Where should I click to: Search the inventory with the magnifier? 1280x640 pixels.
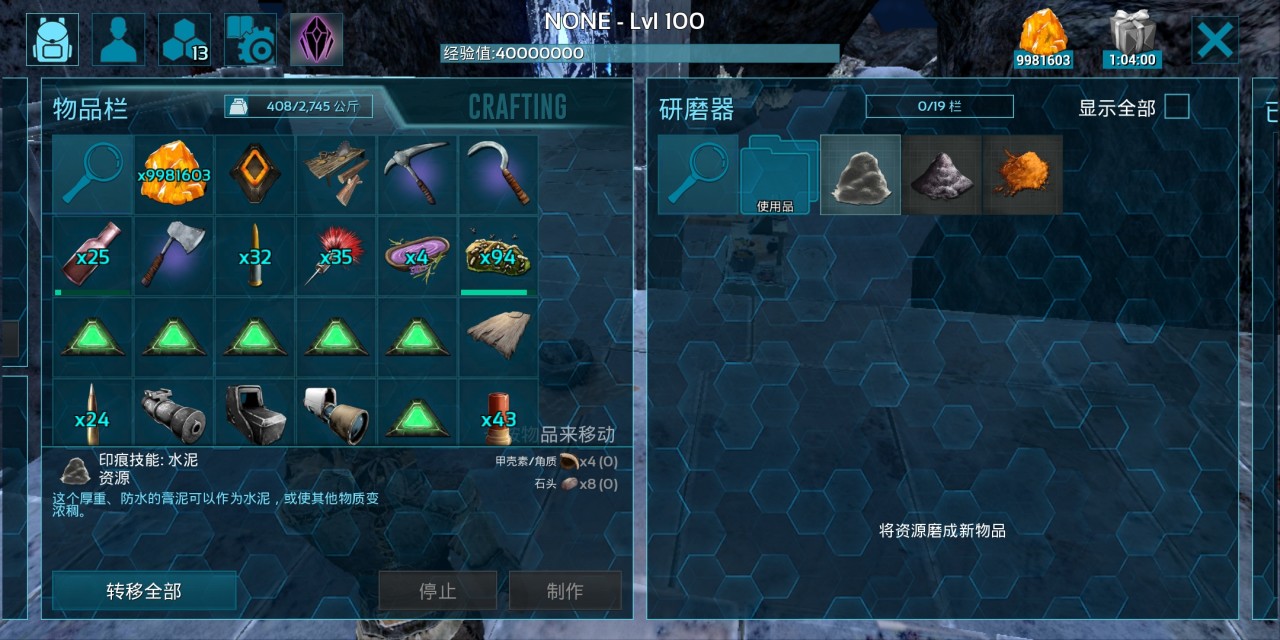(x=92, y=175)
